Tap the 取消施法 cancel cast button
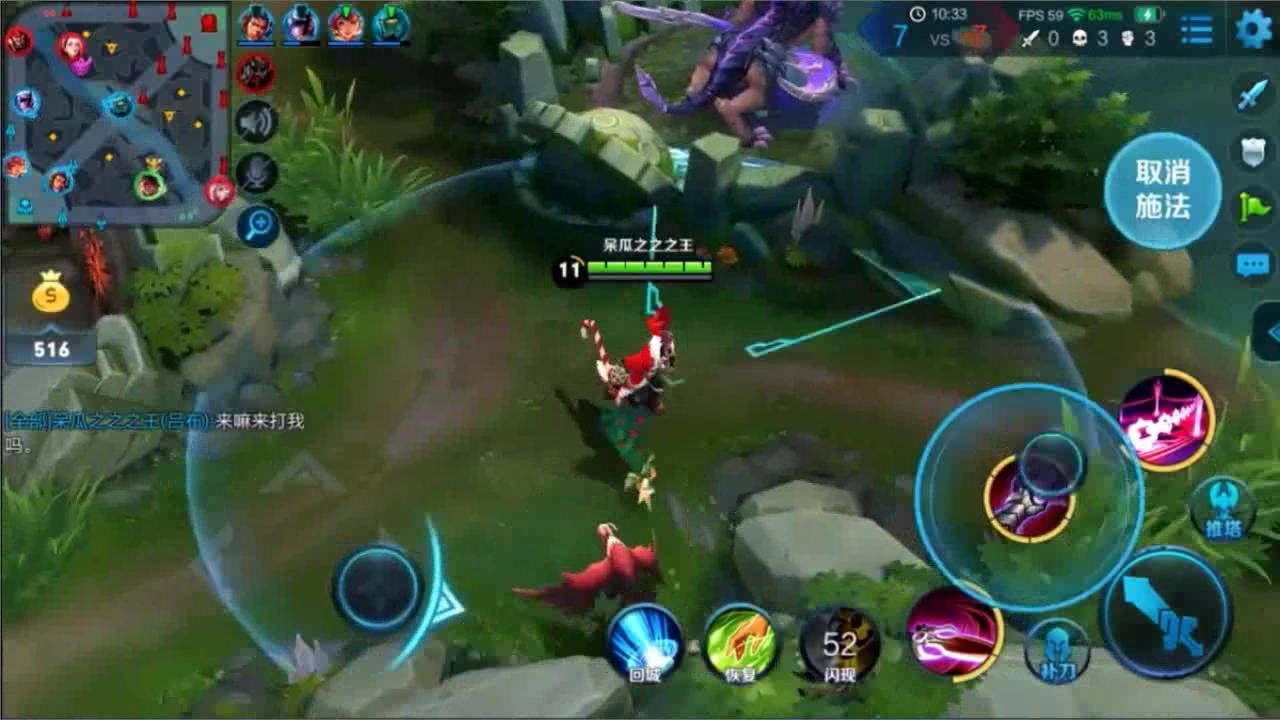 pos(1162,190)
